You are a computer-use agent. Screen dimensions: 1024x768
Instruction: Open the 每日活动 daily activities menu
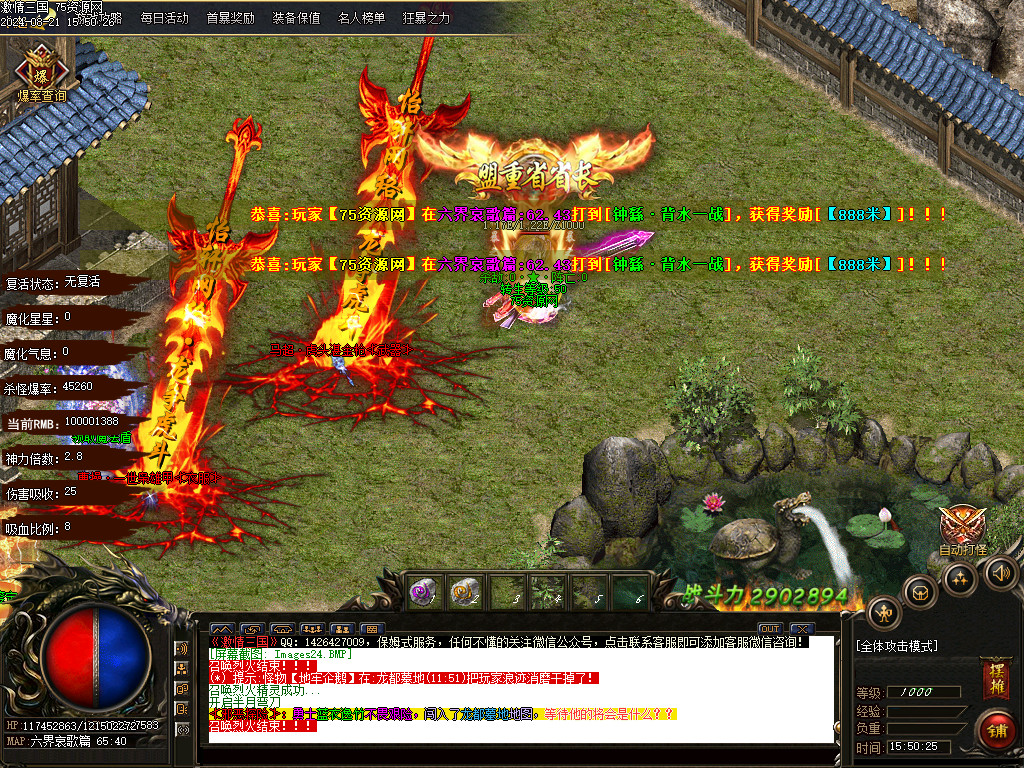click(164, 18)
